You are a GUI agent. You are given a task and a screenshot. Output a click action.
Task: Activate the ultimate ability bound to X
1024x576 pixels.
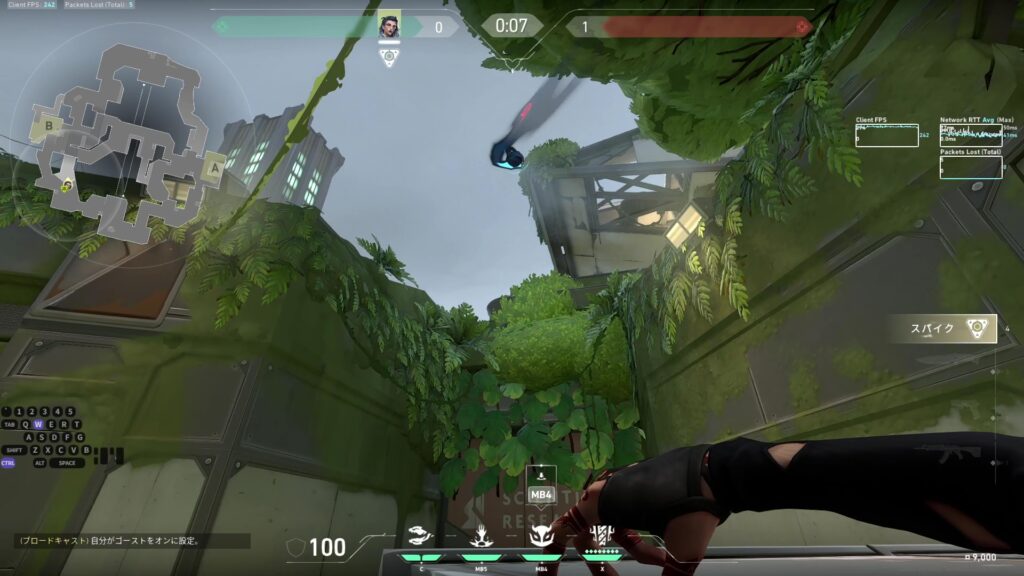601,535
